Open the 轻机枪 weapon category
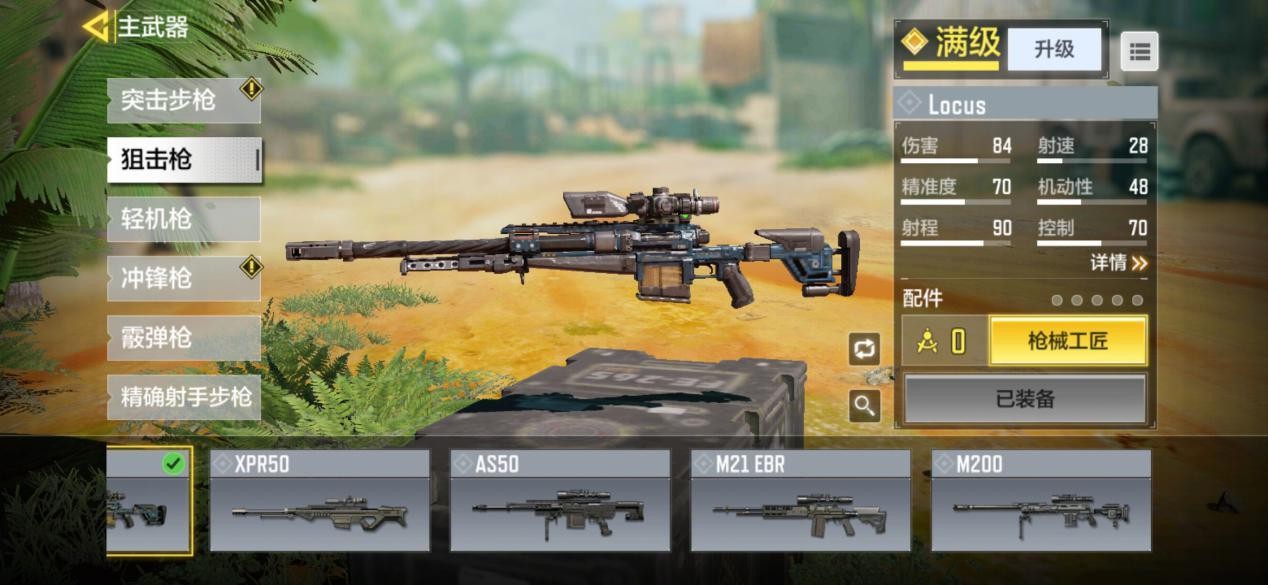This screenshot has height=585, width=1268. pos(183,219)
